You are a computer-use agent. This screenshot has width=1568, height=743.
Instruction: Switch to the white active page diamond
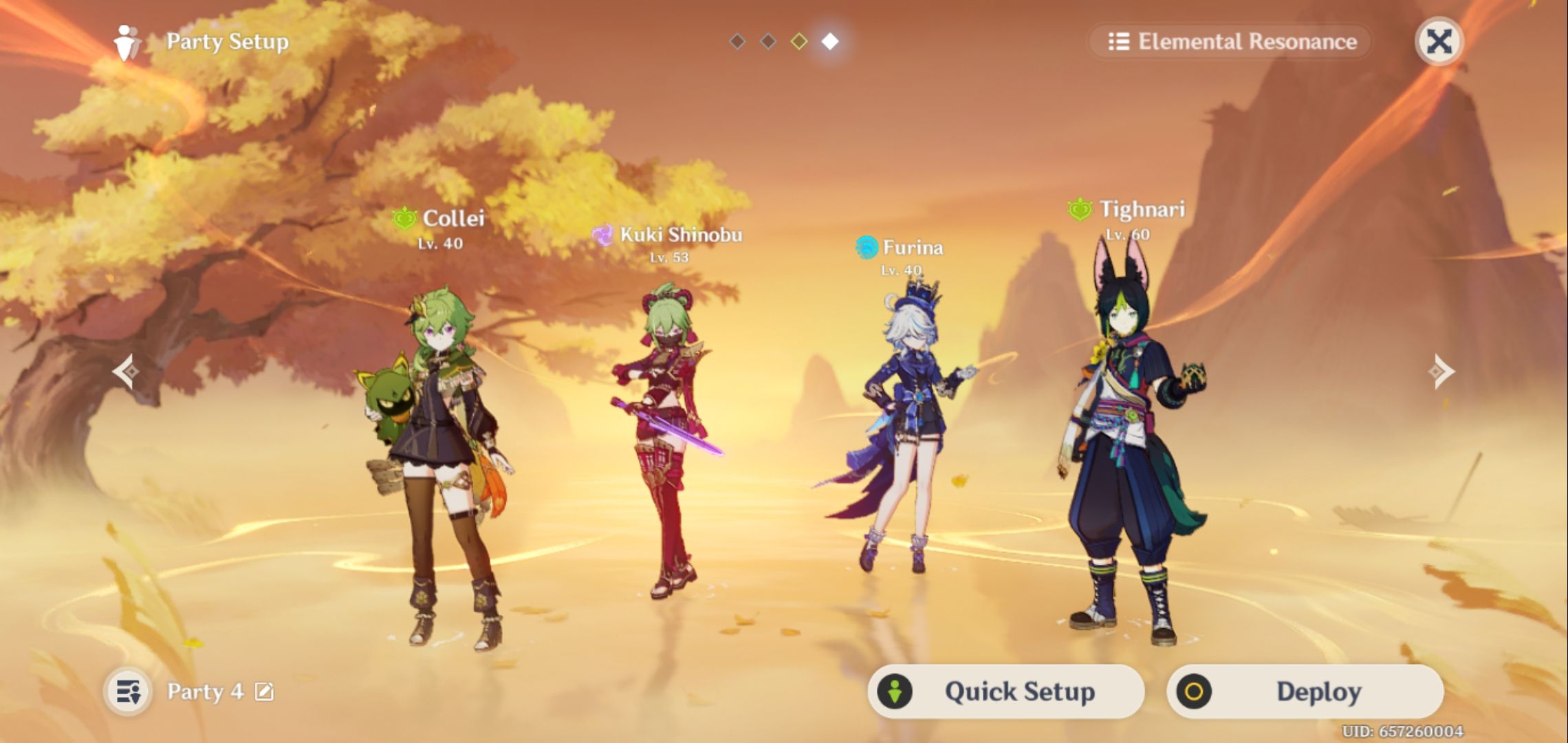click(x=829, y=41)
